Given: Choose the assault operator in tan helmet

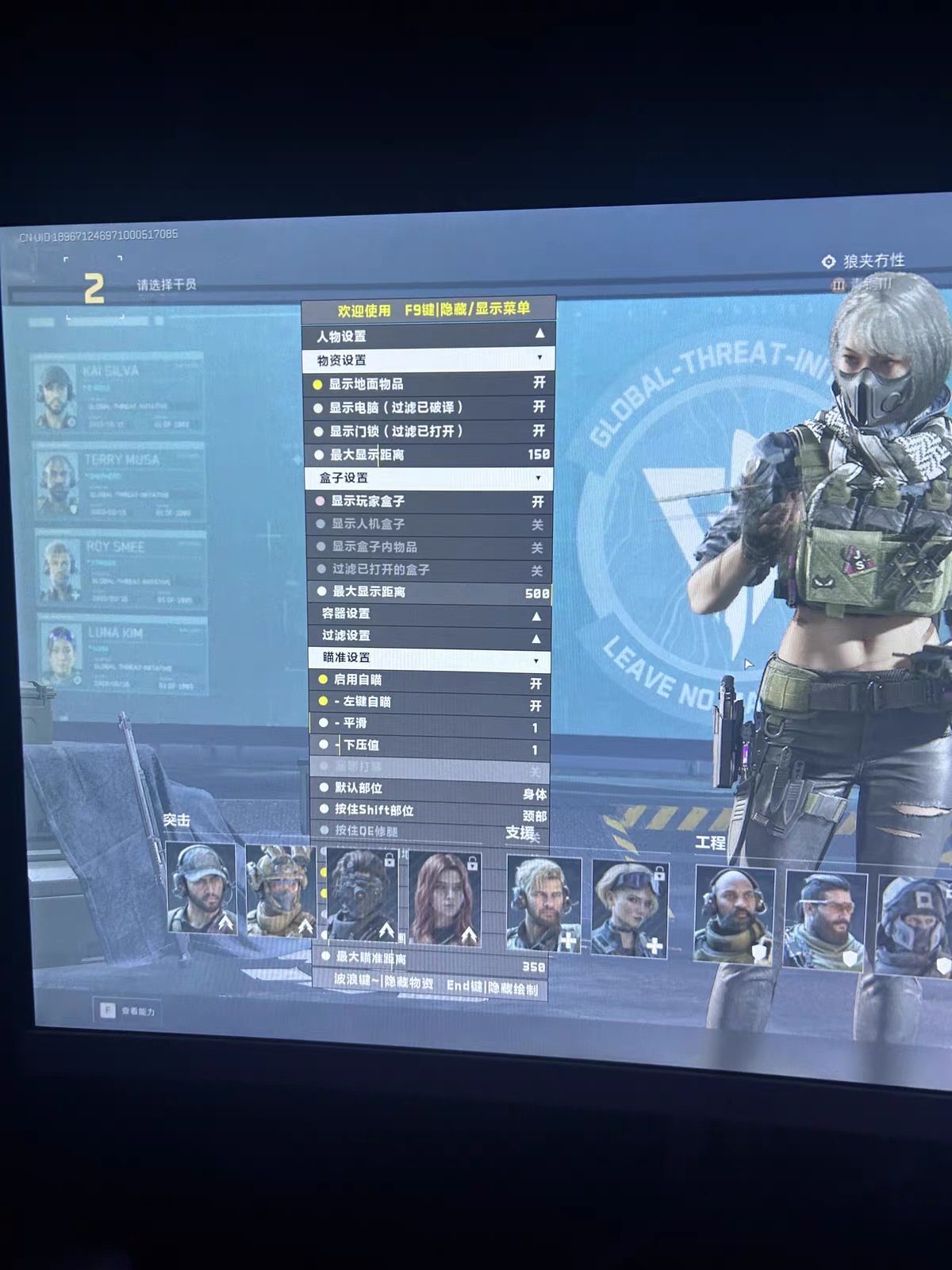Looking at the screenshot, I should (280, 890).
